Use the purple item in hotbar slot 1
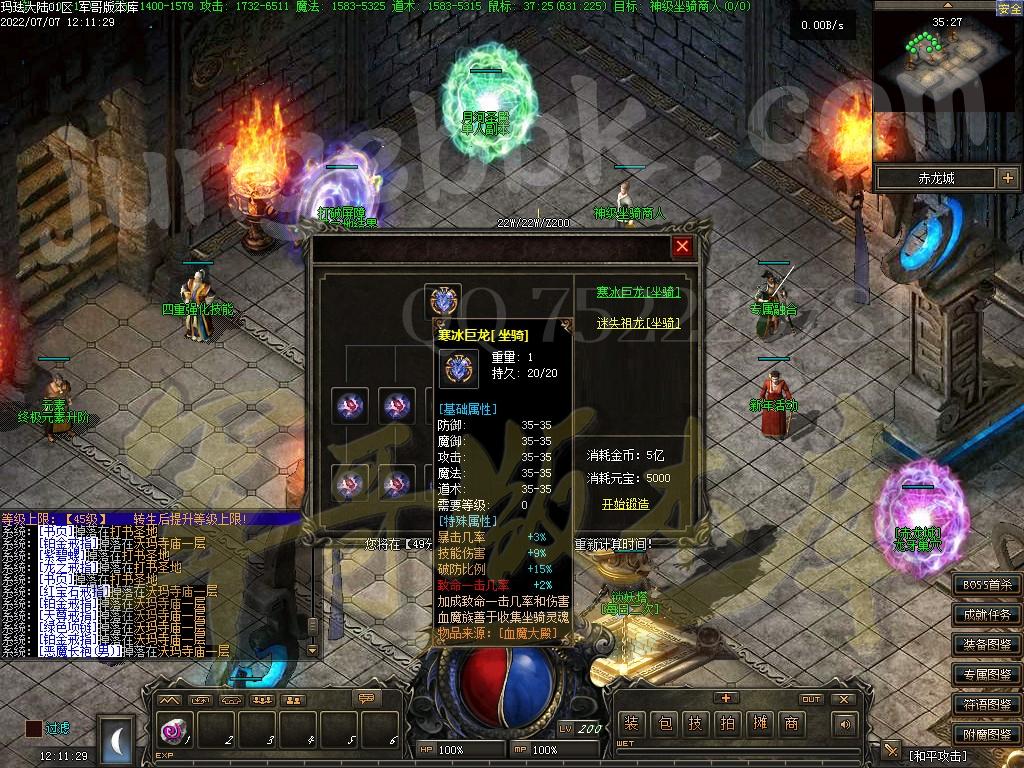The height and width of the screenshot is (768, 1024). pyautogui.click(x=174, y=731)
